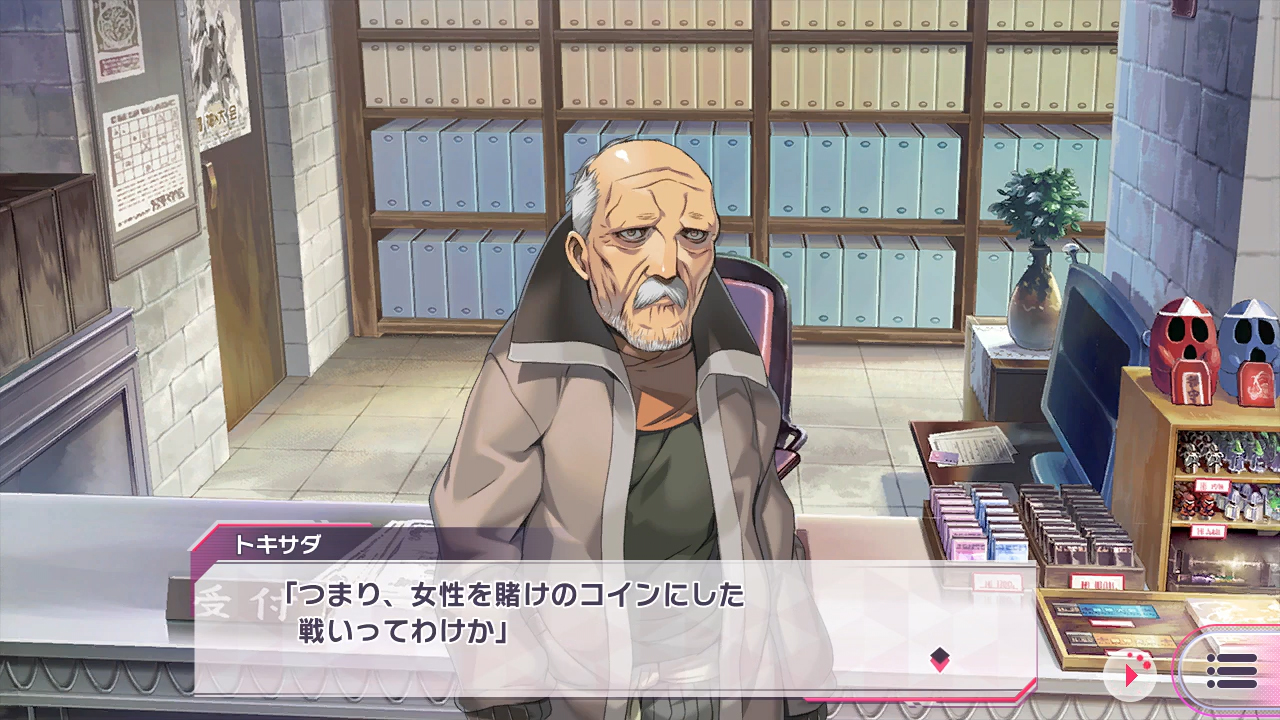Open the list menu button
This screenshot has width=1280, height=720.
tap(1231, 670)
